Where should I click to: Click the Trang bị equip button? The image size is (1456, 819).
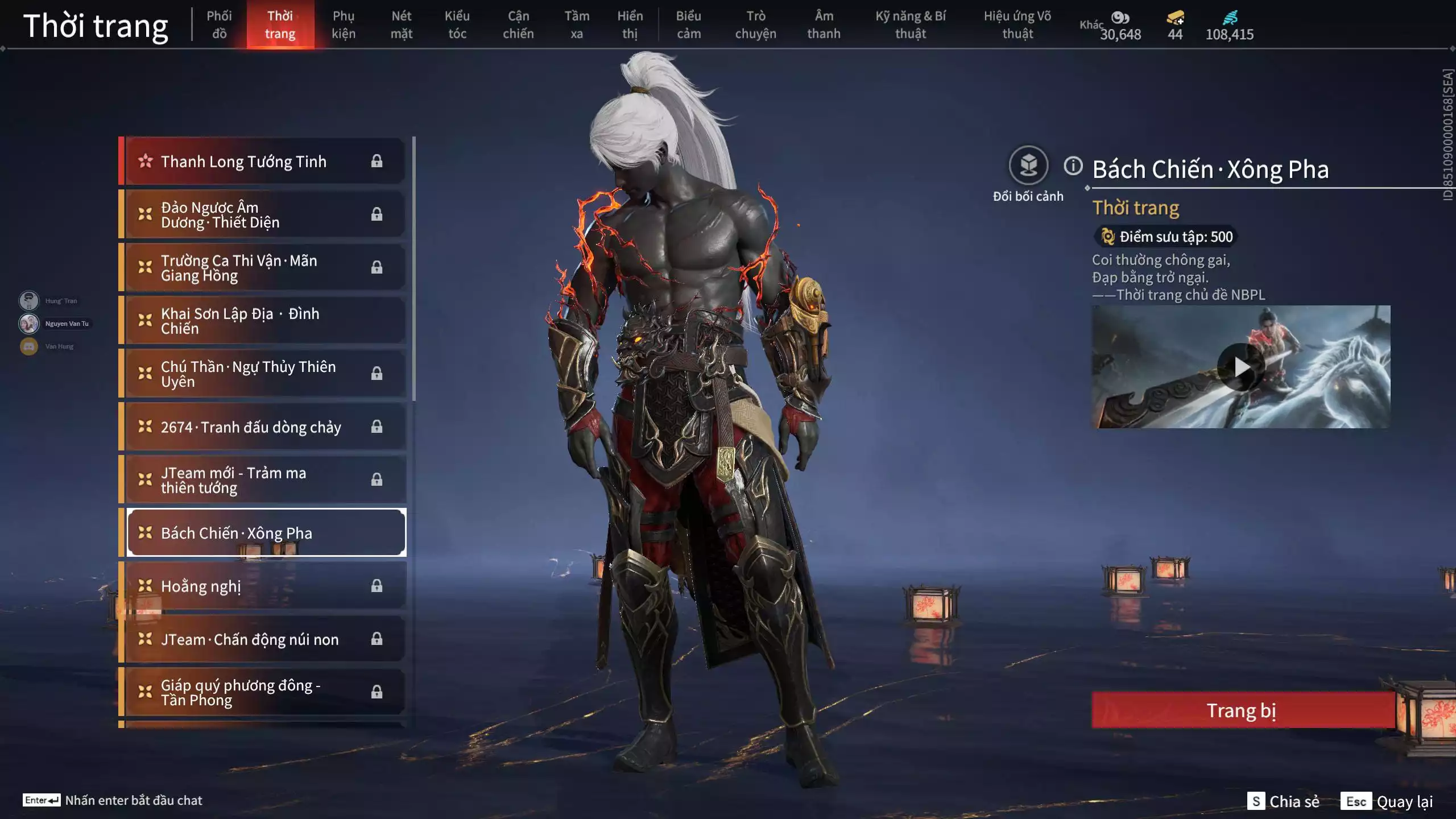tap(1242, 710)
